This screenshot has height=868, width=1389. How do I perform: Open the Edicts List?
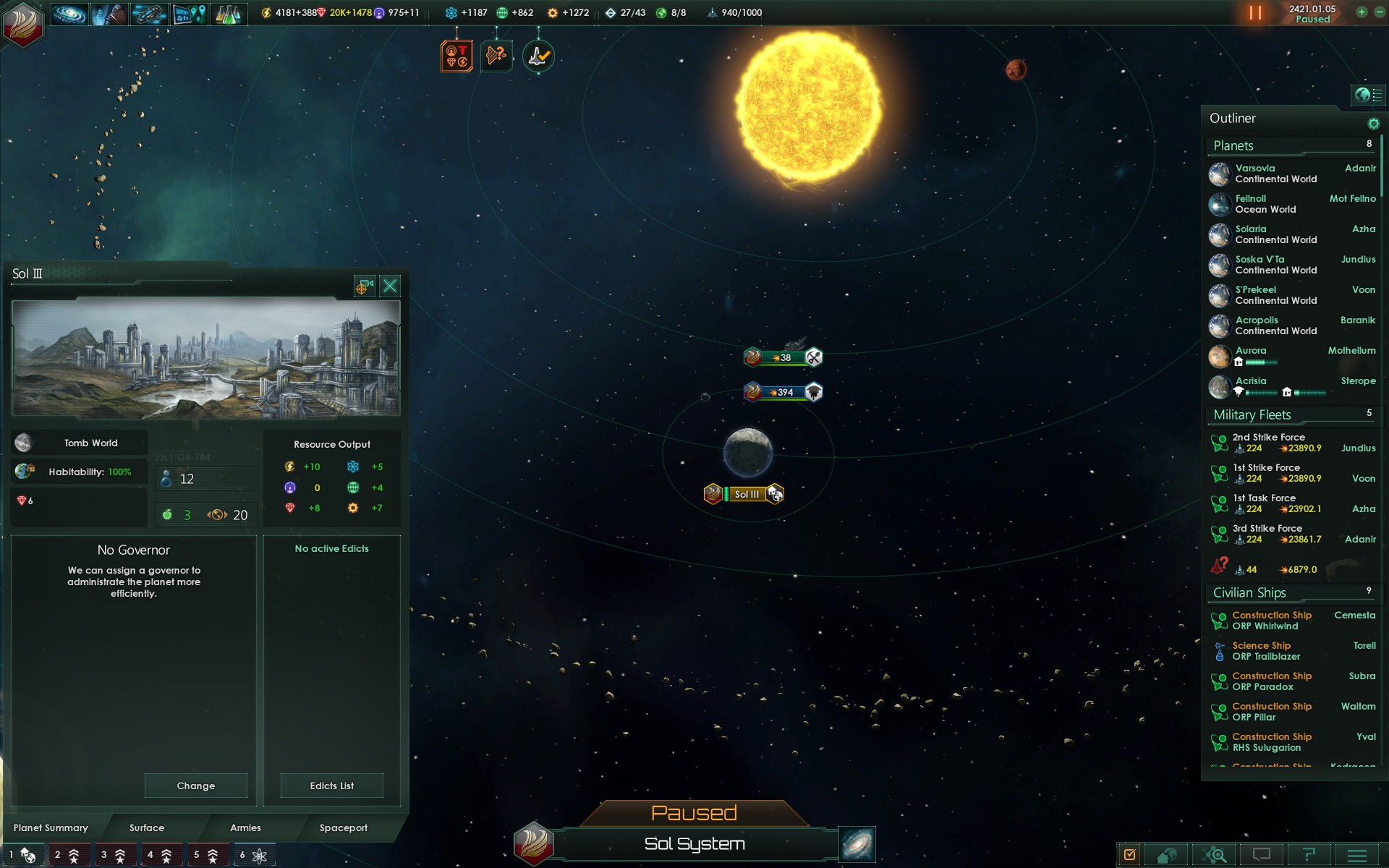pyautogui.click(x=331, y=786)
